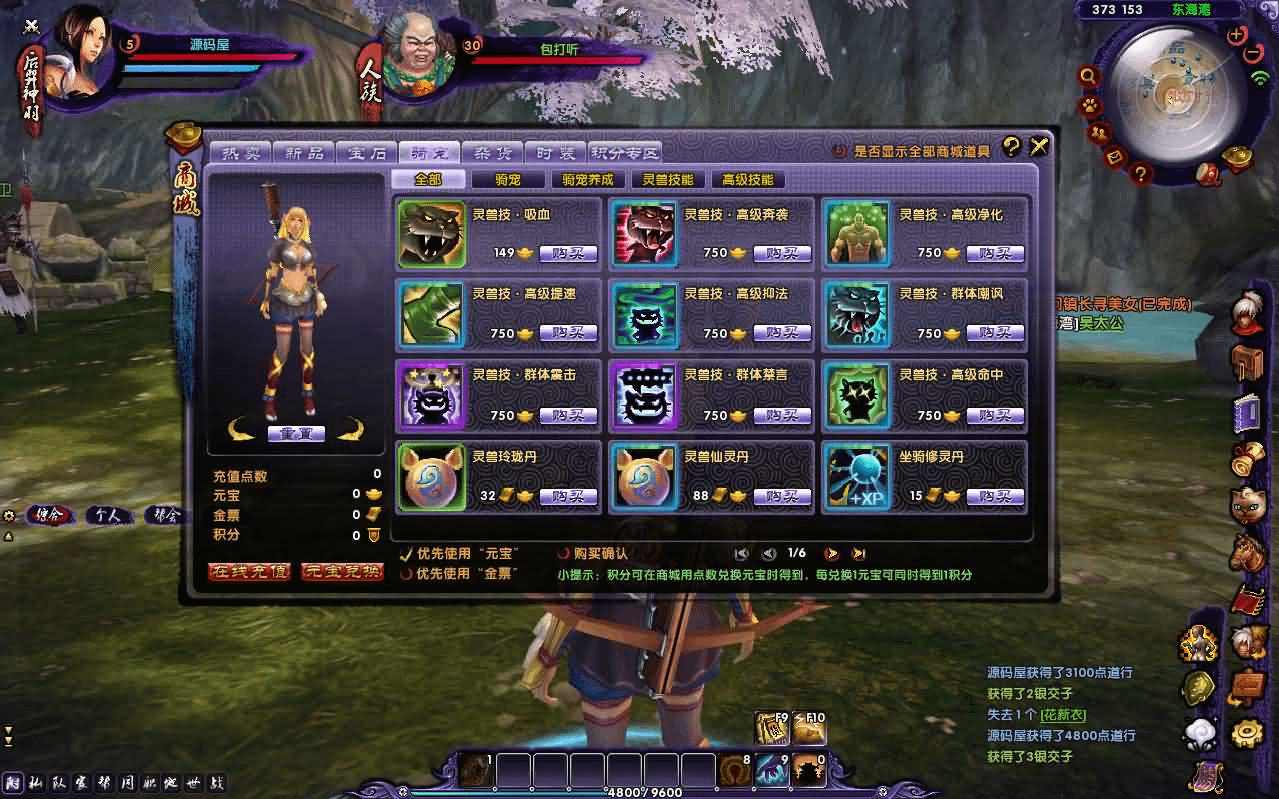1279x799 pixels.
Task: Click the 元宝兑换 exchange button
Action: click(342, 572)
